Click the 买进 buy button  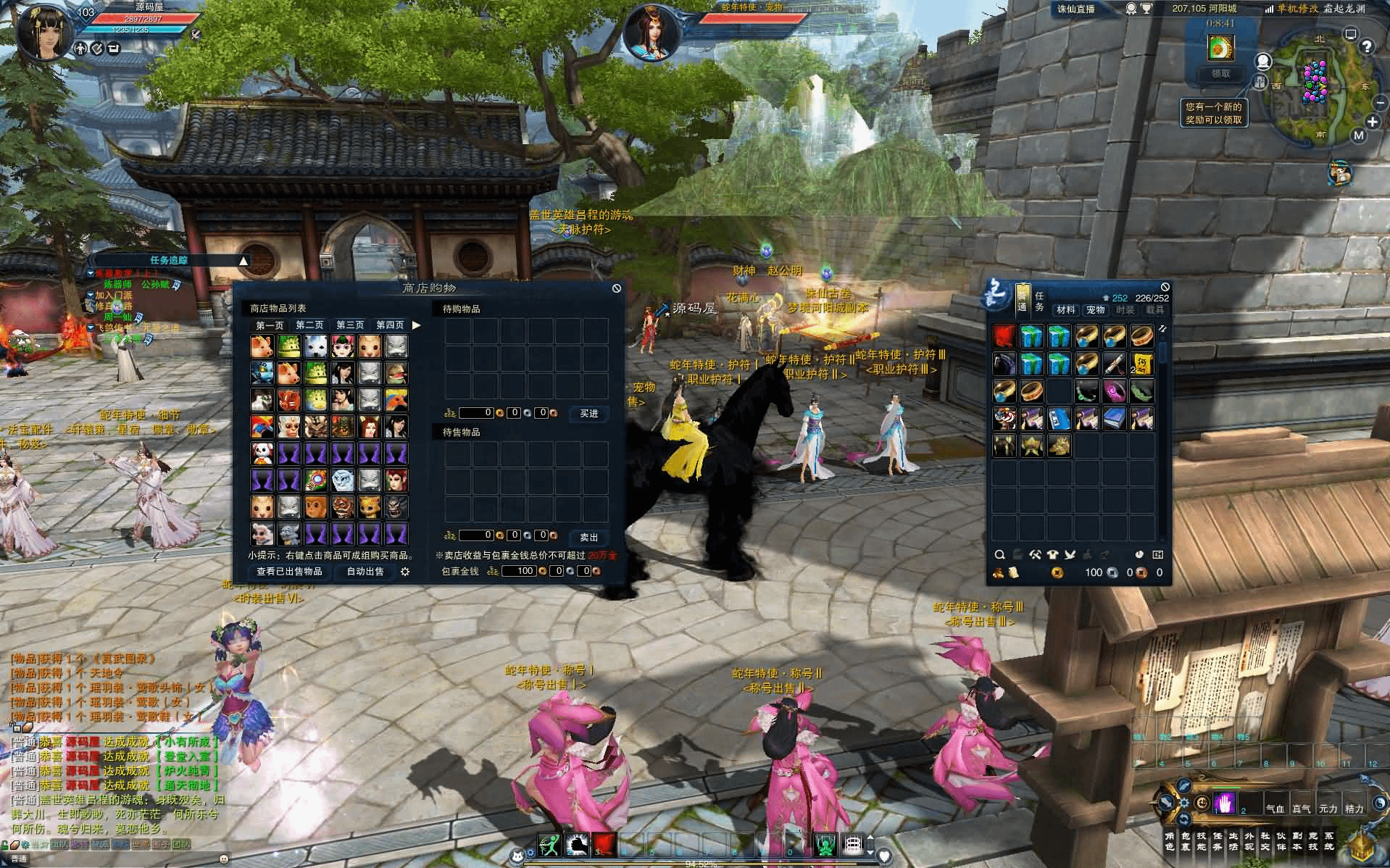point(588,414)
